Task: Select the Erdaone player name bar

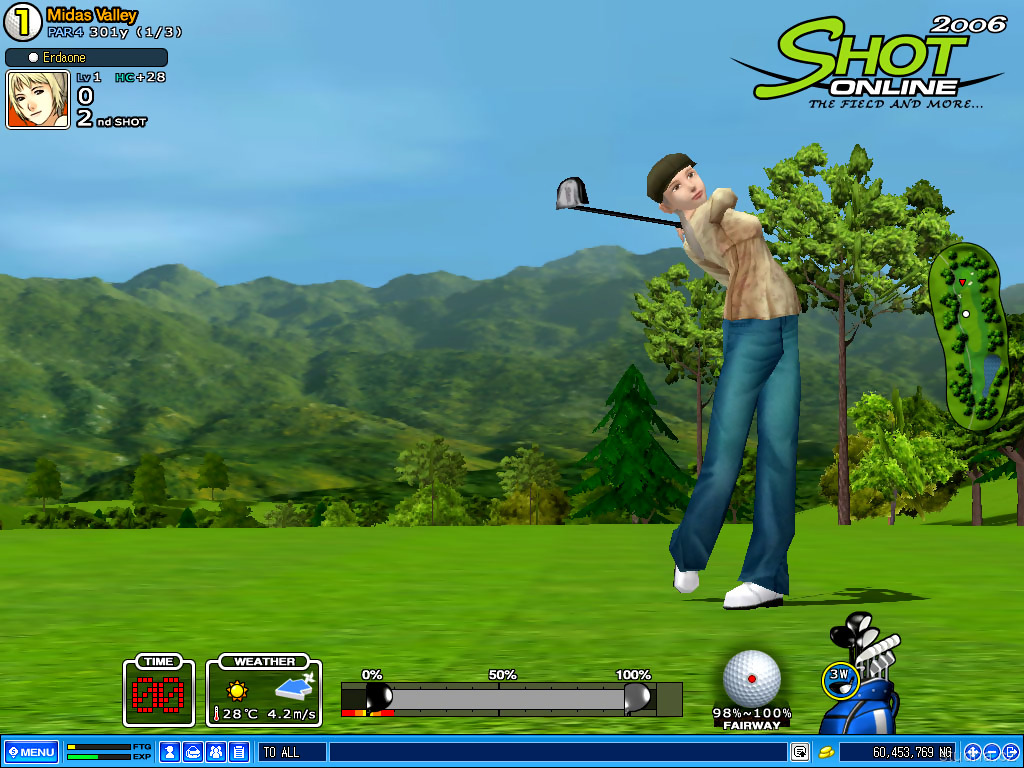Action: click(x=86, y=58)
